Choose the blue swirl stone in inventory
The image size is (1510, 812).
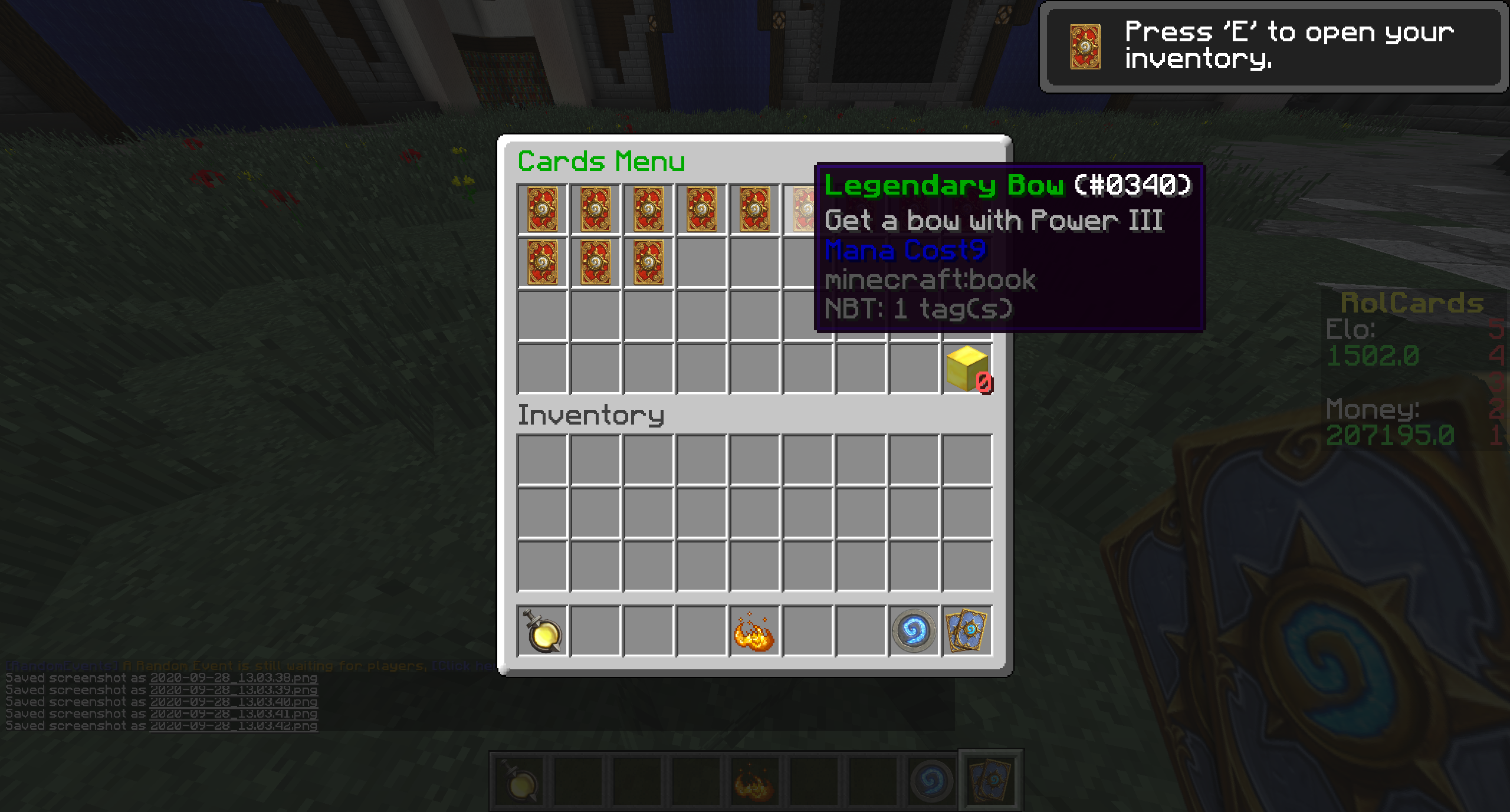(914, 631)
